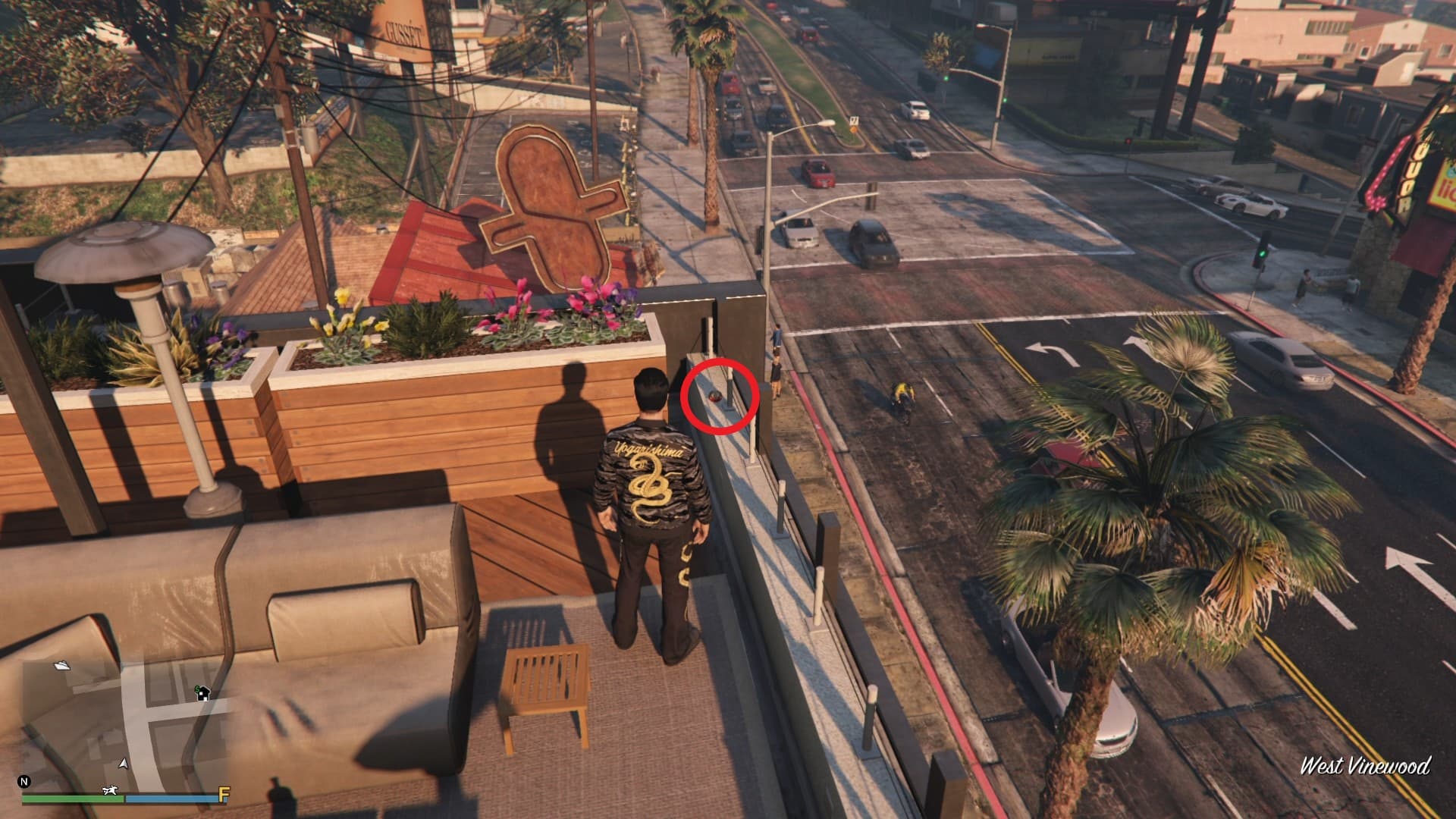
Task: Click the yellow F marker on minimap
Action: (224, 795)
